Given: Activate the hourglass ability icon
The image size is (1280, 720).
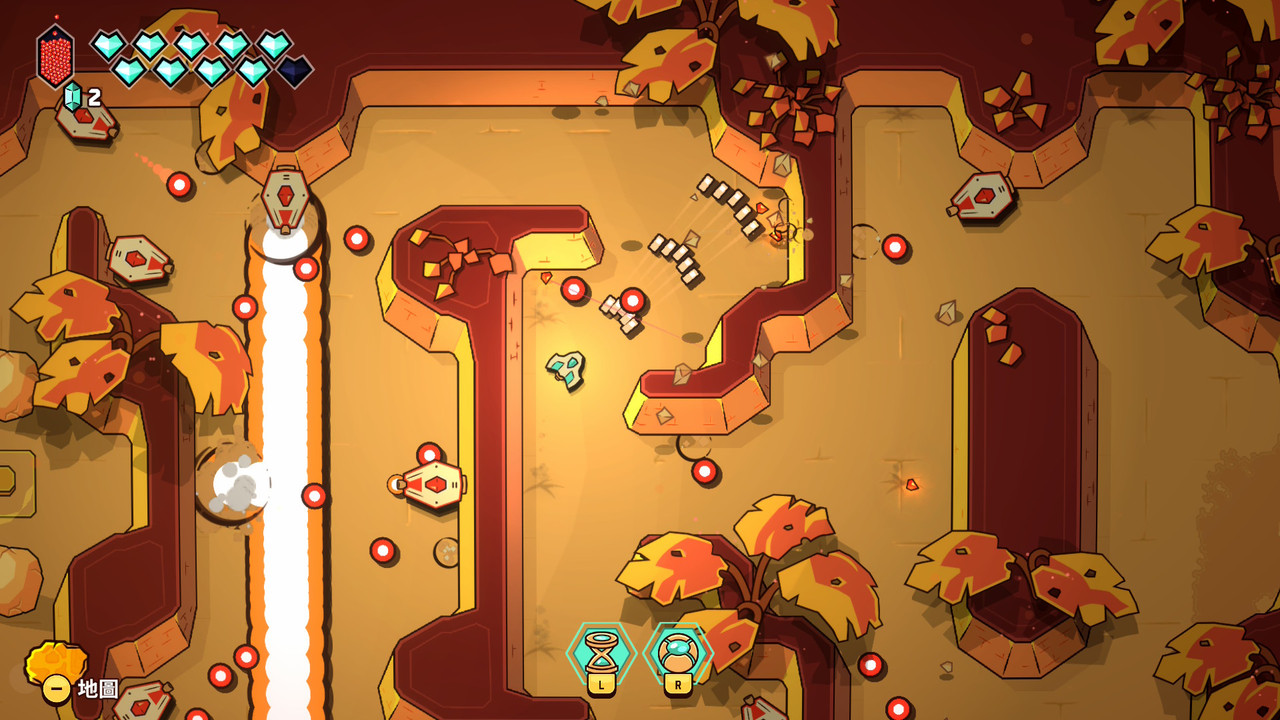Looking at the screenshot, I should 601,652.
